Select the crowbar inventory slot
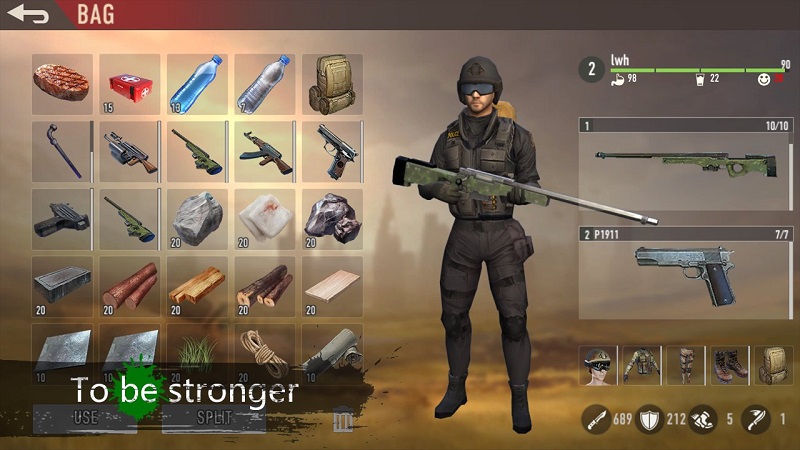This screenshot has width=800, height=450. 62,151
